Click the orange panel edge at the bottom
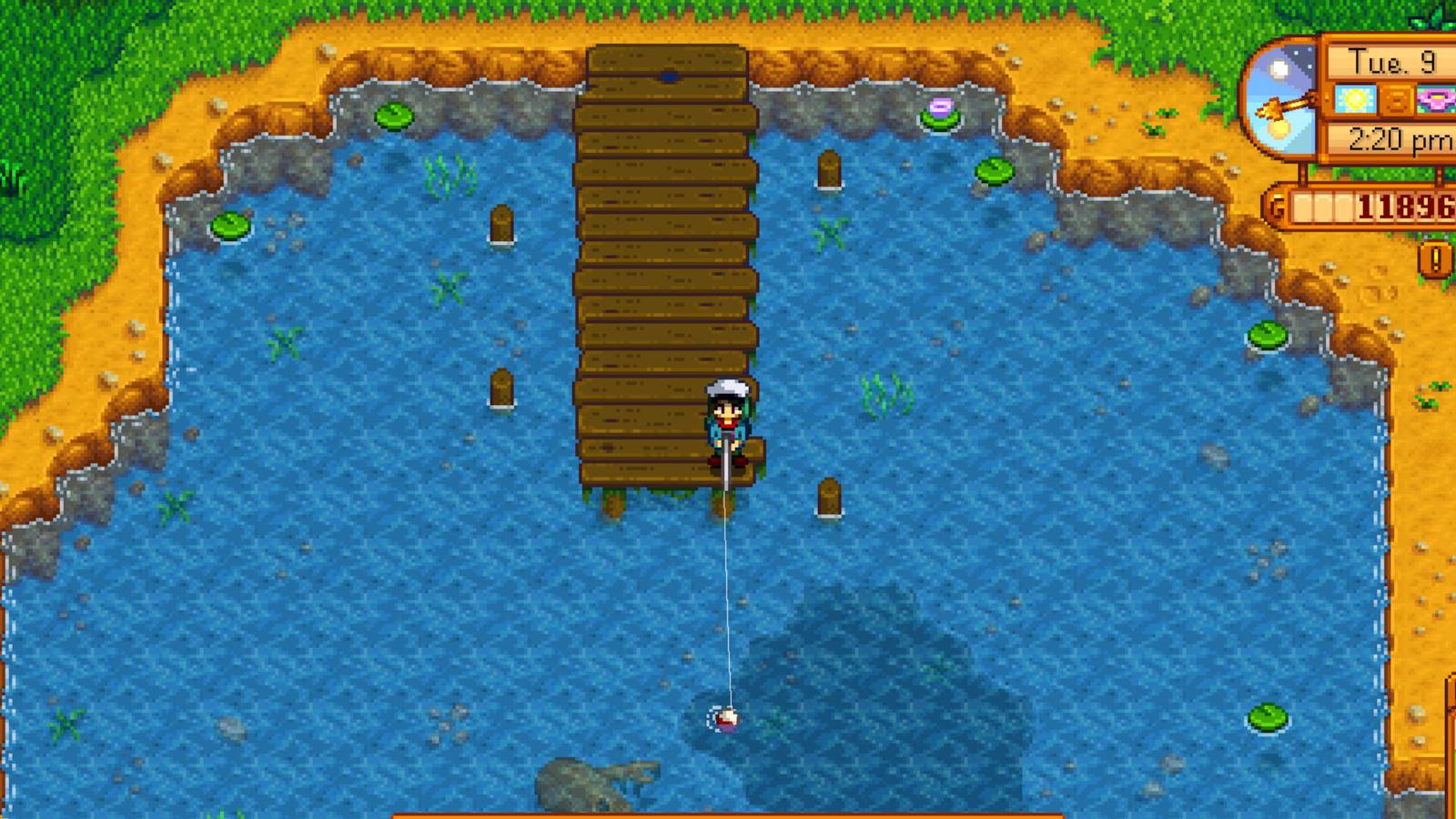The height and width of the screenshot is (819, 1456). [728, 813]
